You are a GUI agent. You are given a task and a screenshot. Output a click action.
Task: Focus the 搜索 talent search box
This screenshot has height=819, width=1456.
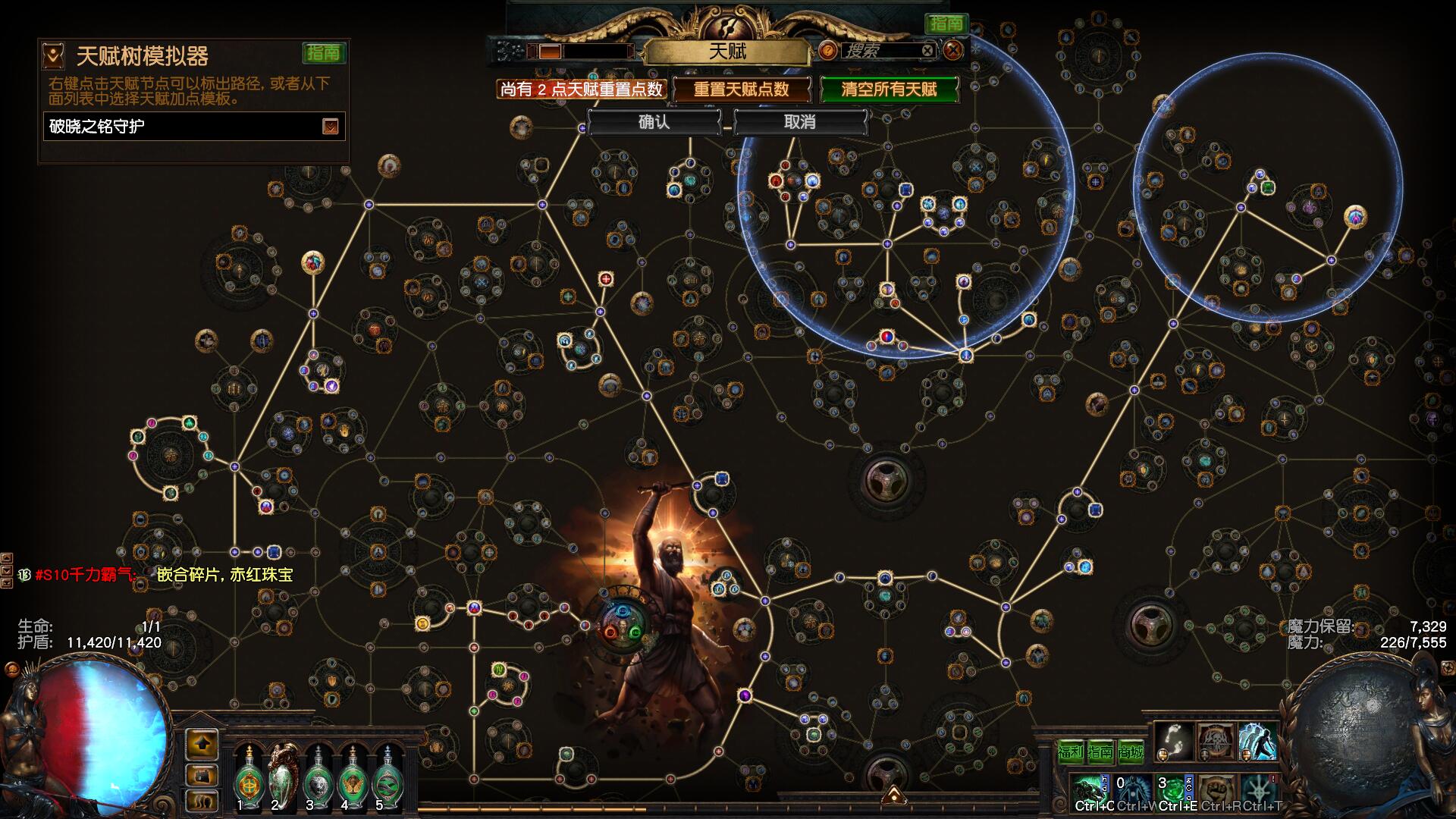pyautogui.click(x=880, y=51)
